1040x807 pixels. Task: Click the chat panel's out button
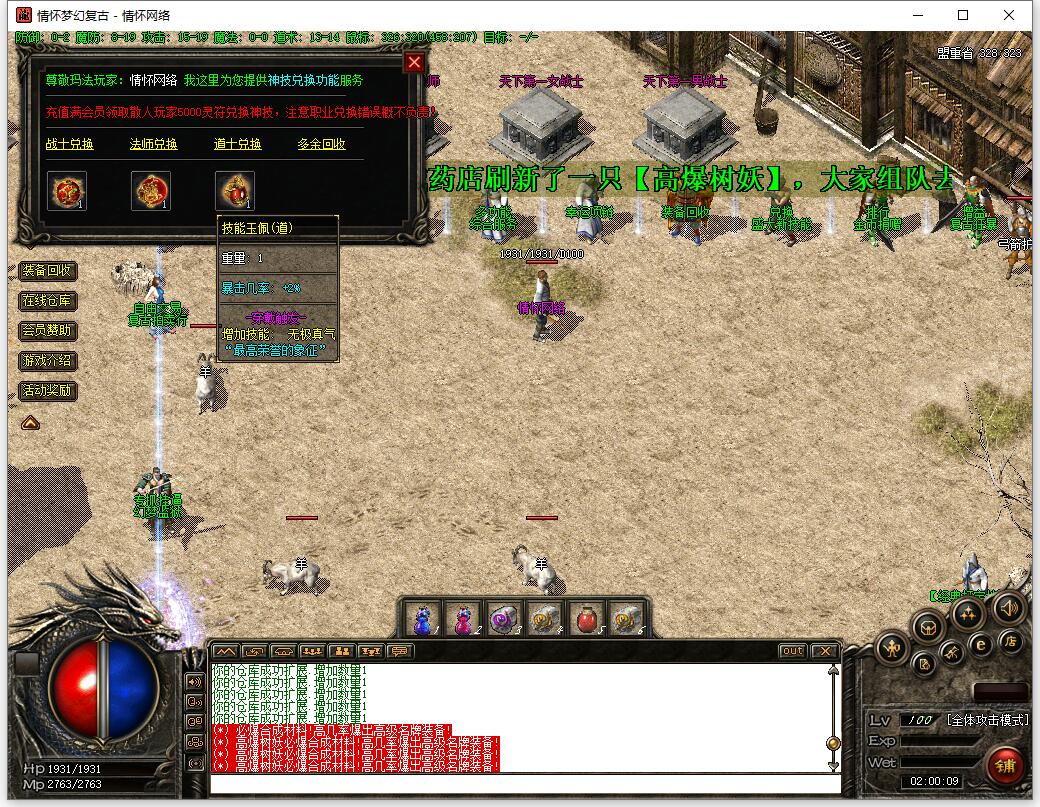tap(792, 651)
